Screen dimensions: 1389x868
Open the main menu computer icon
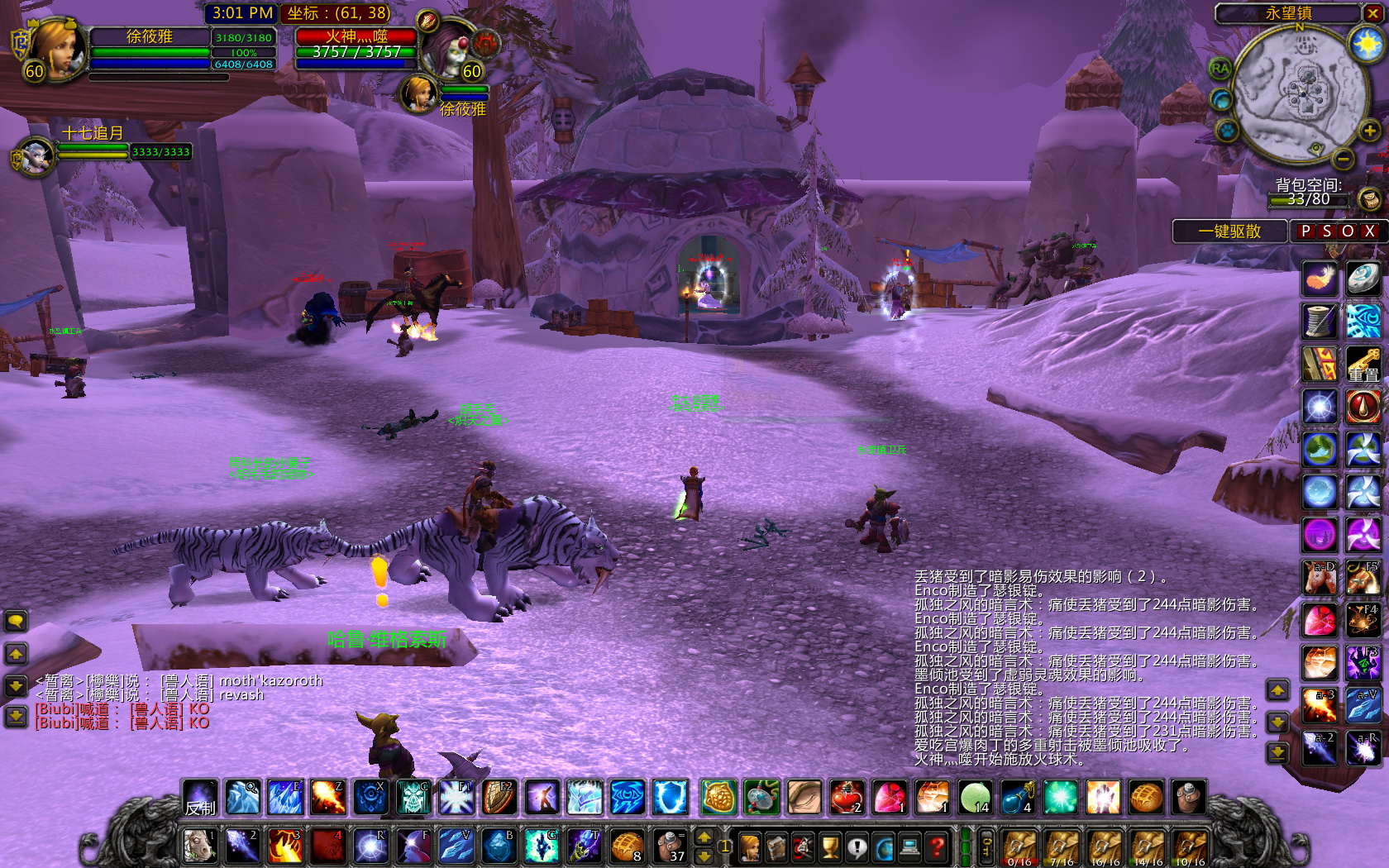pos(908,846)
